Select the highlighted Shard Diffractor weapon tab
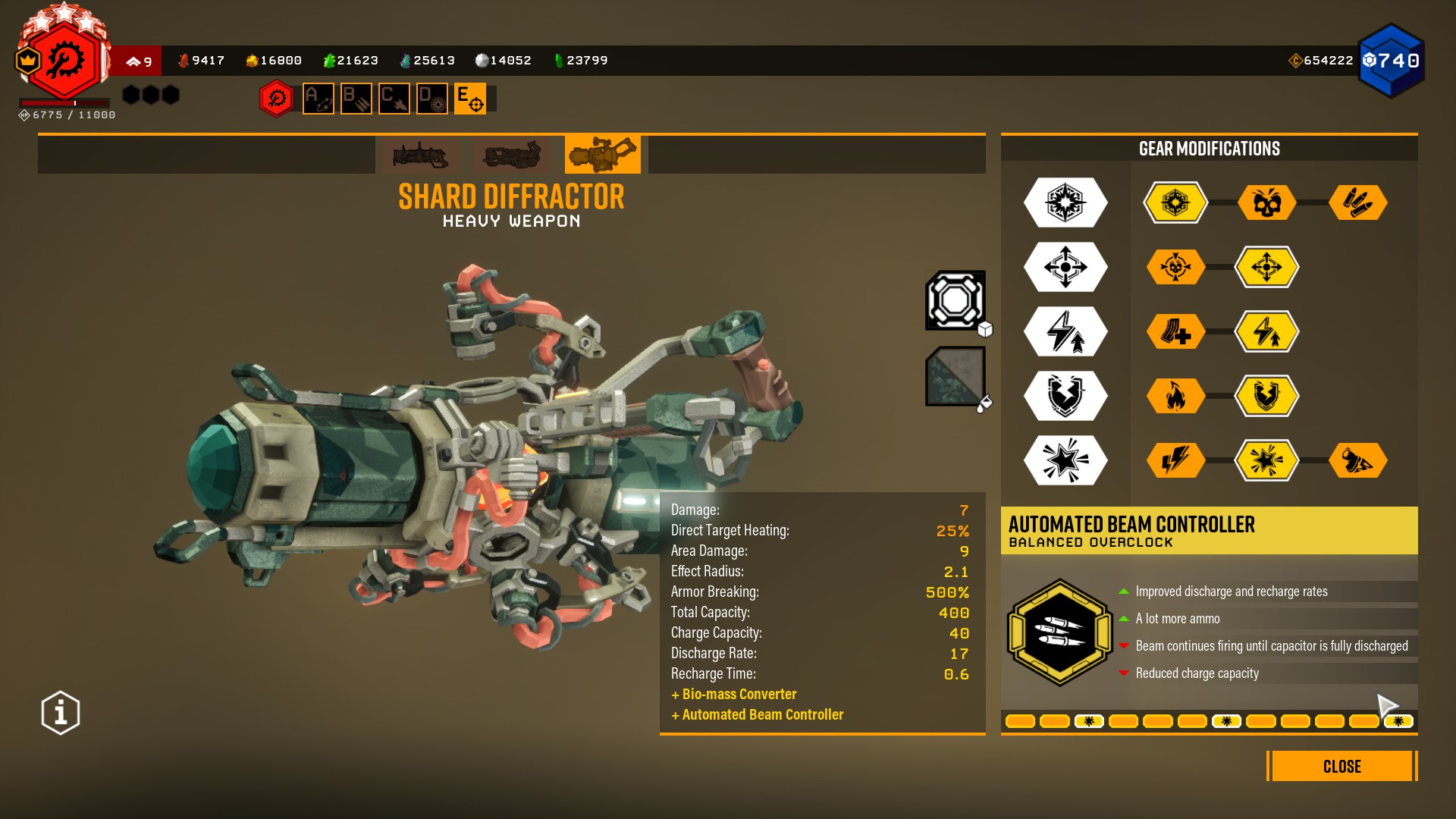Image resolution: width=1456 pixels, height=819 pixels. [x=603, y=155]
